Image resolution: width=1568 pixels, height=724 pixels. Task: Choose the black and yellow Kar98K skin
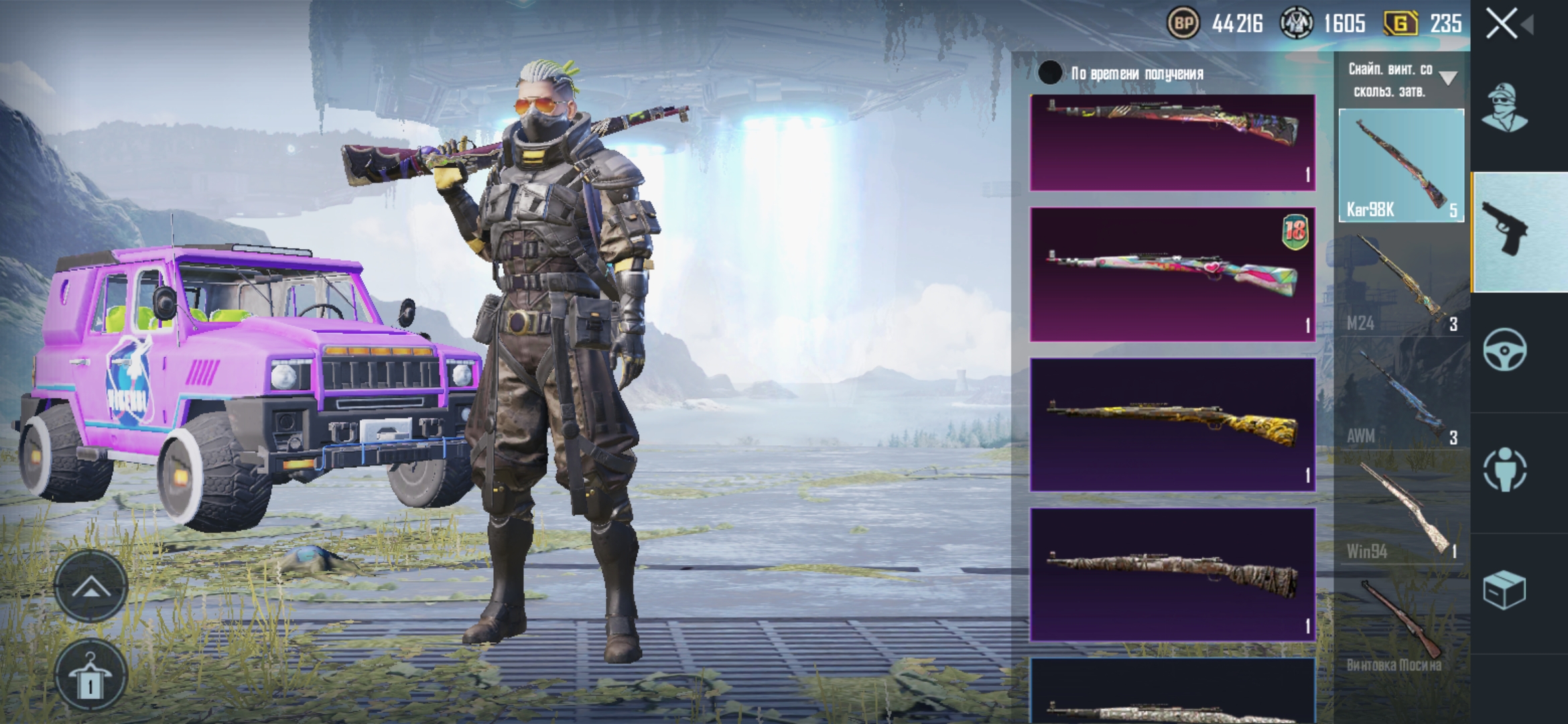click(x=1173, y=424)
